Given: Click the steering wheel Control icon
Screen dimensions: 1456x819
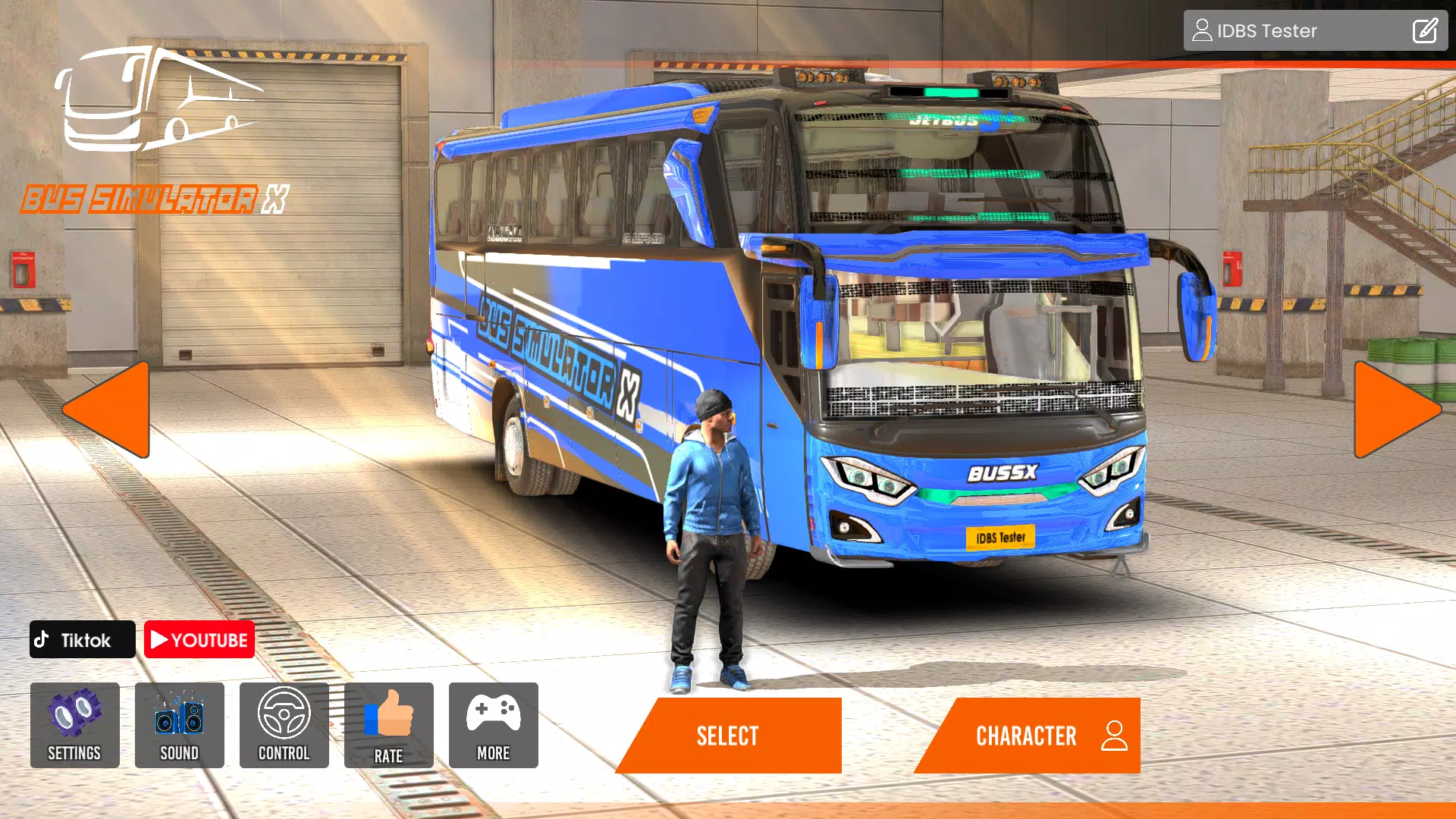Looking at the screenshot, I should point(284,713).
